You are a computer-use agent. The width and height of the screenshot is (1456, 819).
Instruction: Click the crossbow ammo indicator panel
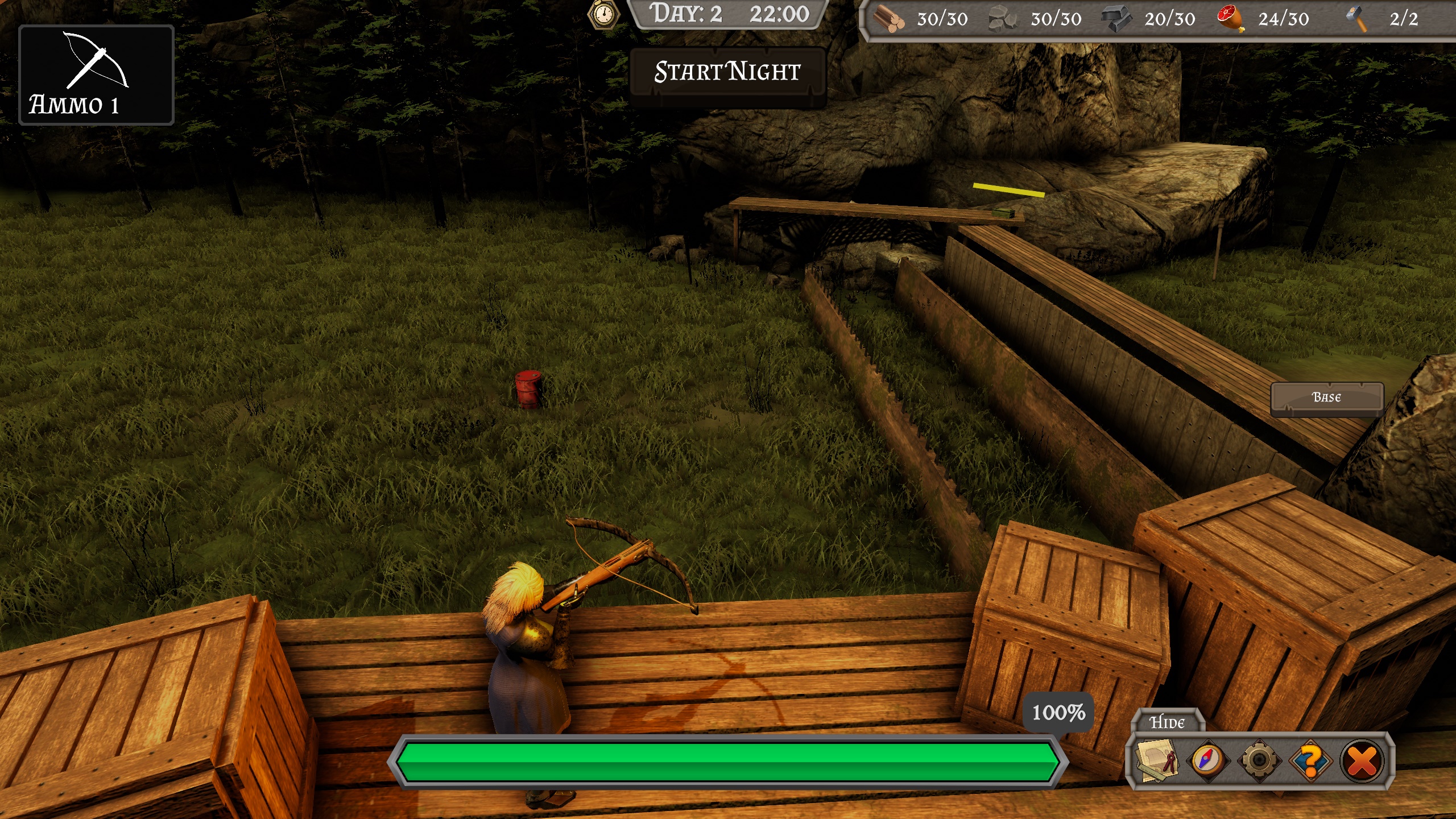(97, 75)
